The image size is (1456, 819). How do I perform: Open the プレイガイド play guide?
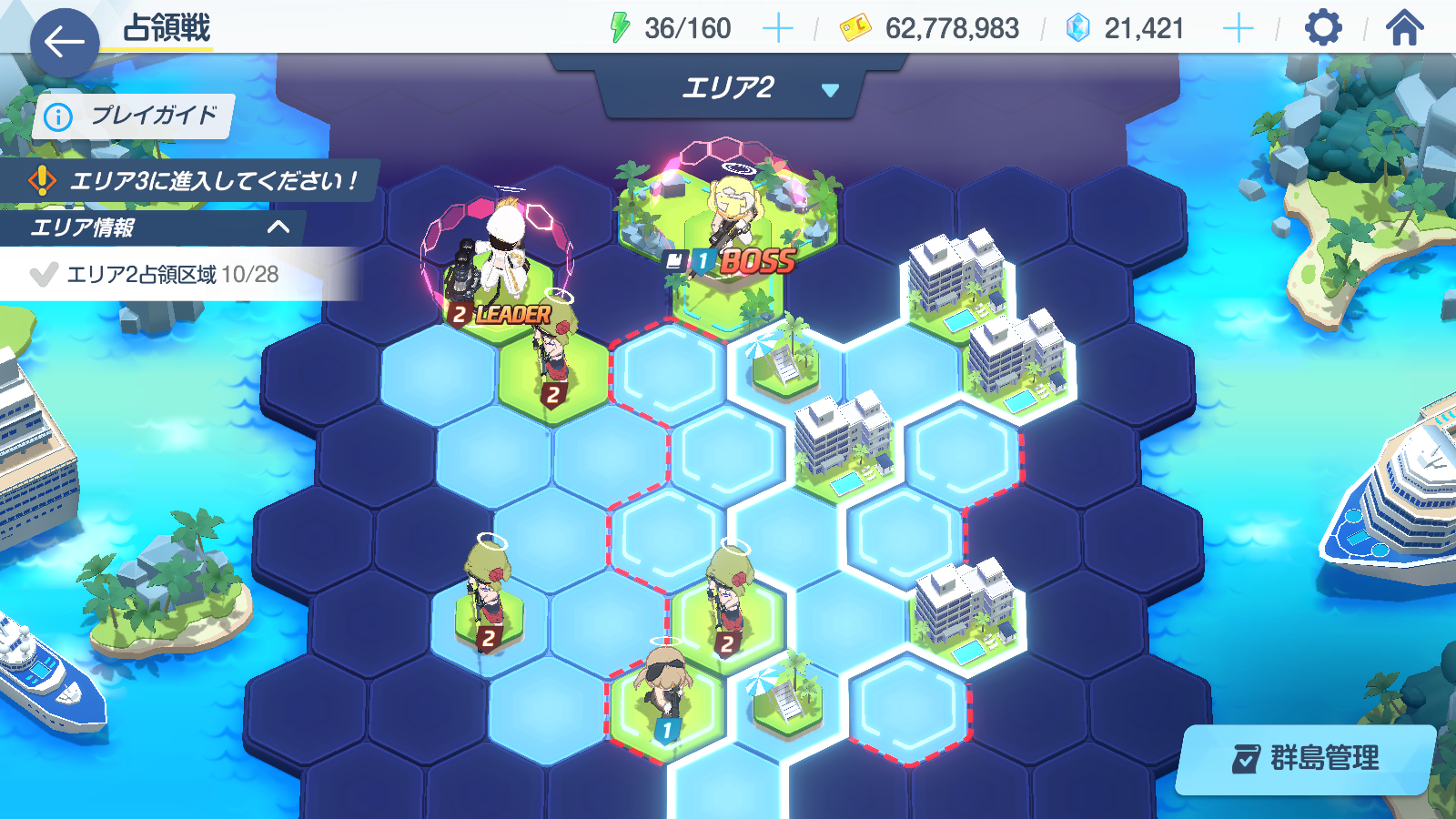(134, 116)
